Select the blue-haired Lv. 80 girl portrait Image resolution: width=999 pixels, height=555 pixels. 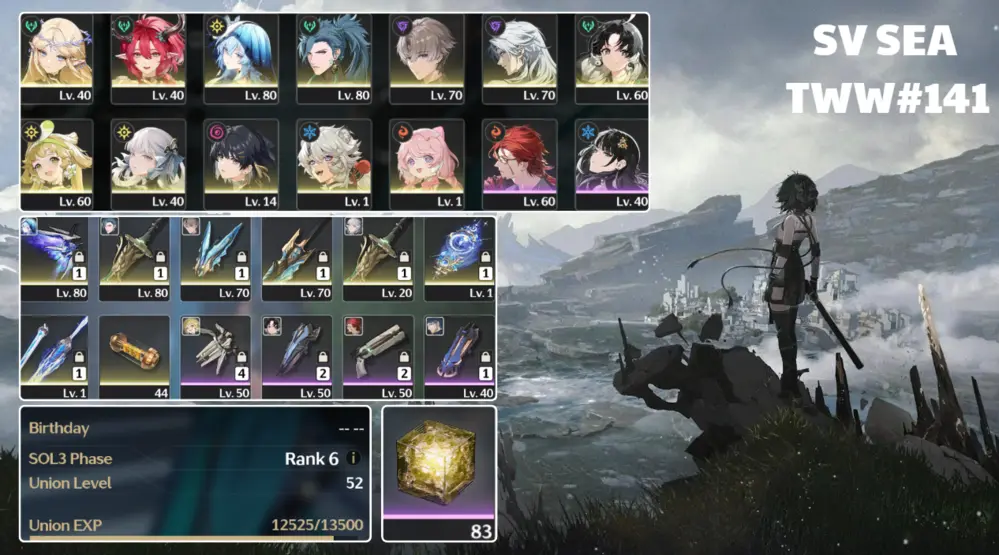[x=241, y=56]
